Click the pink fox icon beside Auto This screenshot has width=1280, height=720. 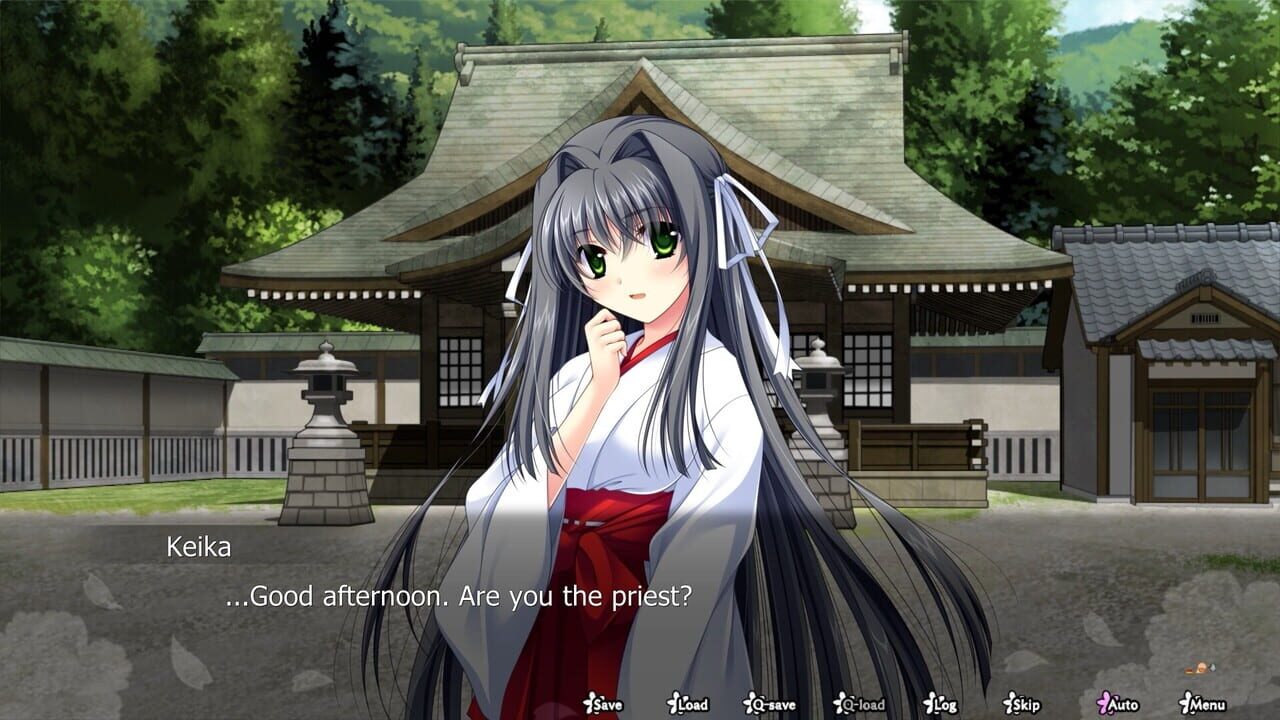tap(1102, 704)
